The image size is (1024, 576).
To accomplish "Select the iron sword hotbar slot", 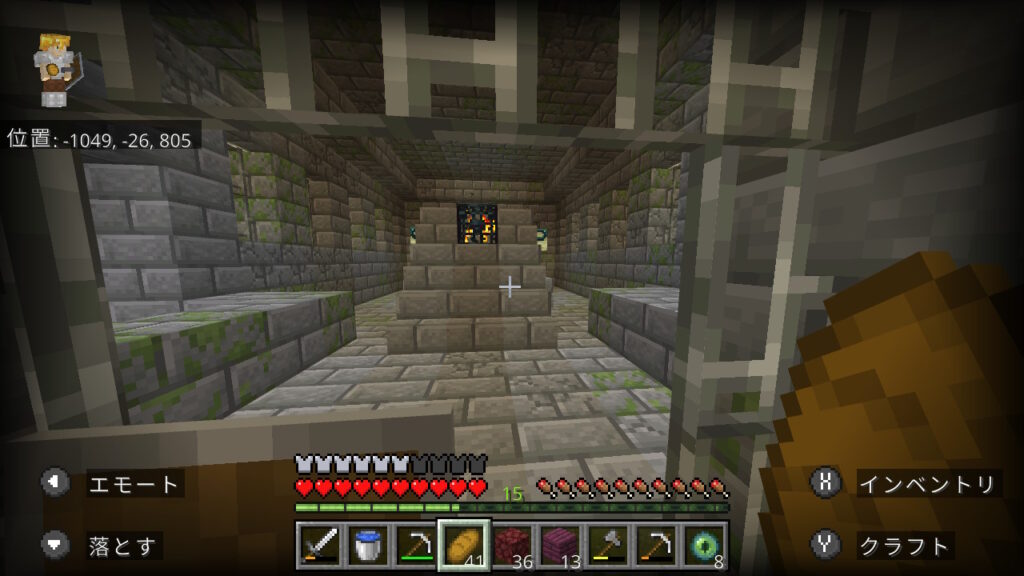I will (x=320, y=545).
